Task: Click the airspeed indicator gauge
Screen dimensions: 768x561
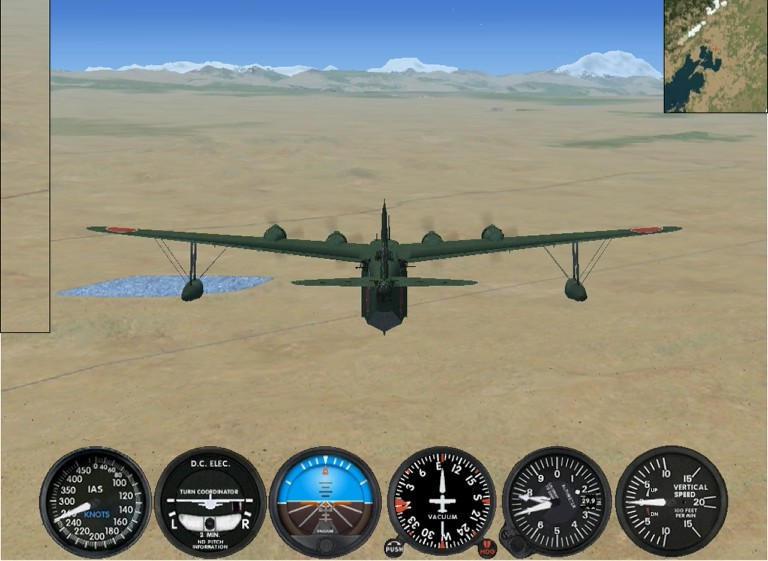Action: (95, 501)
